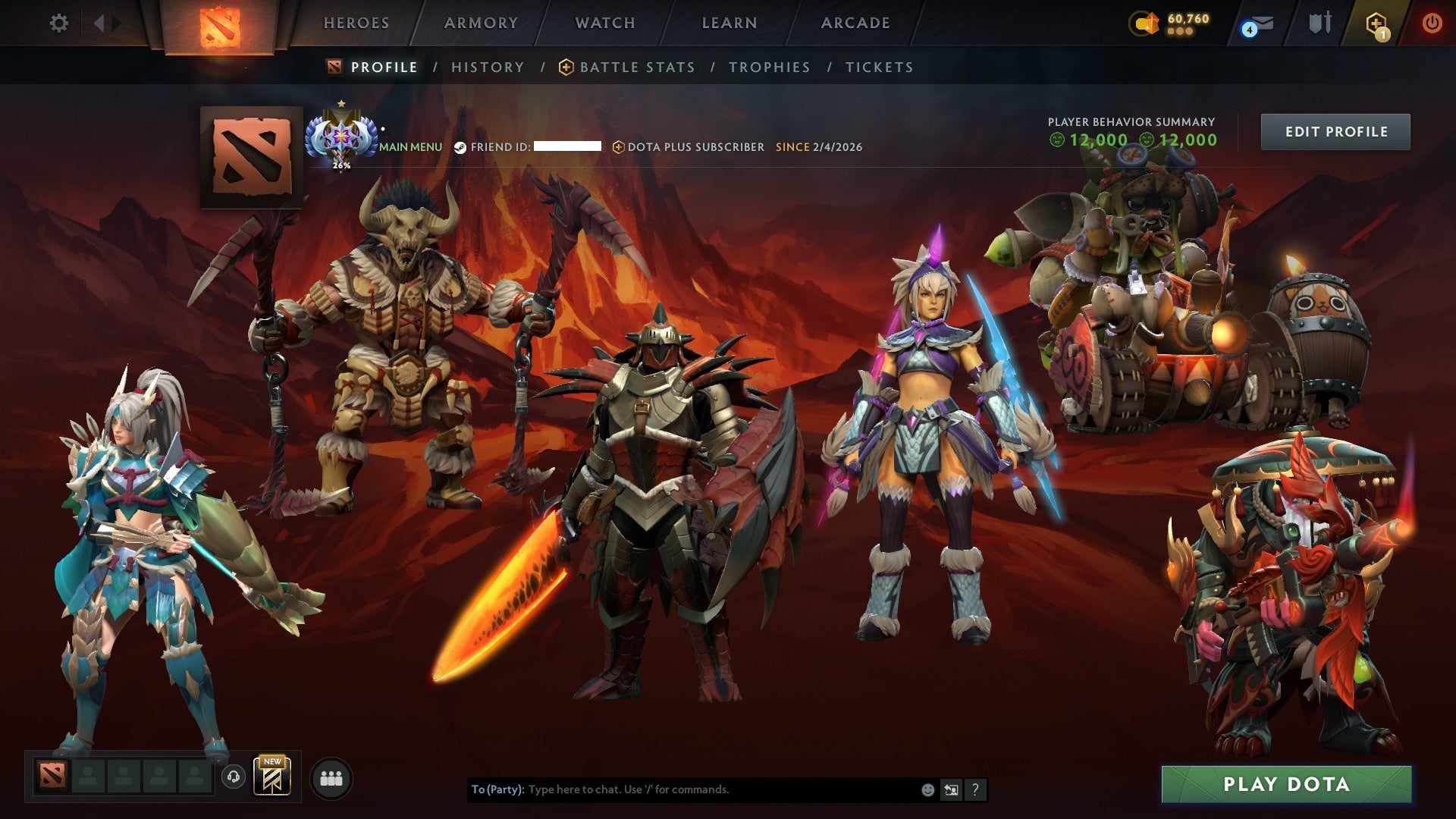Click the settings gear icon
Image resolution: width=1456 pixels, height=819 pixels.
point(59,23)
